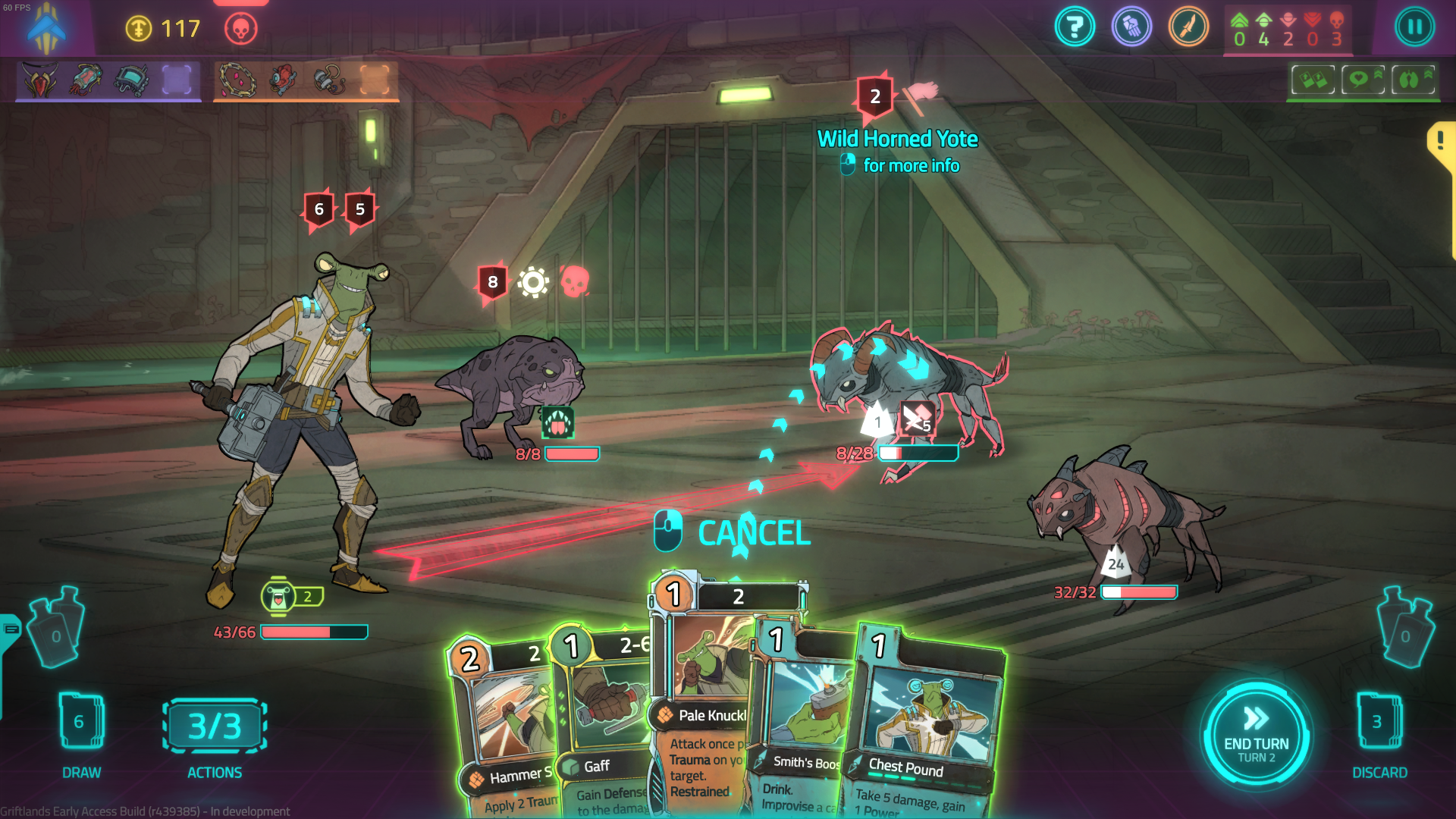Click the raised Pale Knuckle card

(701, 682)
